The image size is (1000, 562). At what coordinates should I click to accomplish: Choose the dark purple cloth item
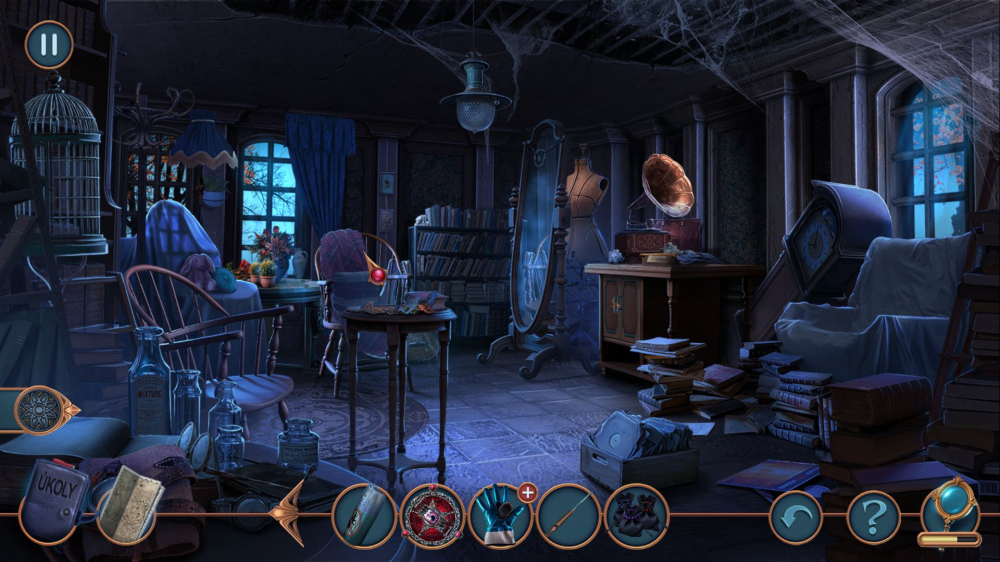coord(636,516)
